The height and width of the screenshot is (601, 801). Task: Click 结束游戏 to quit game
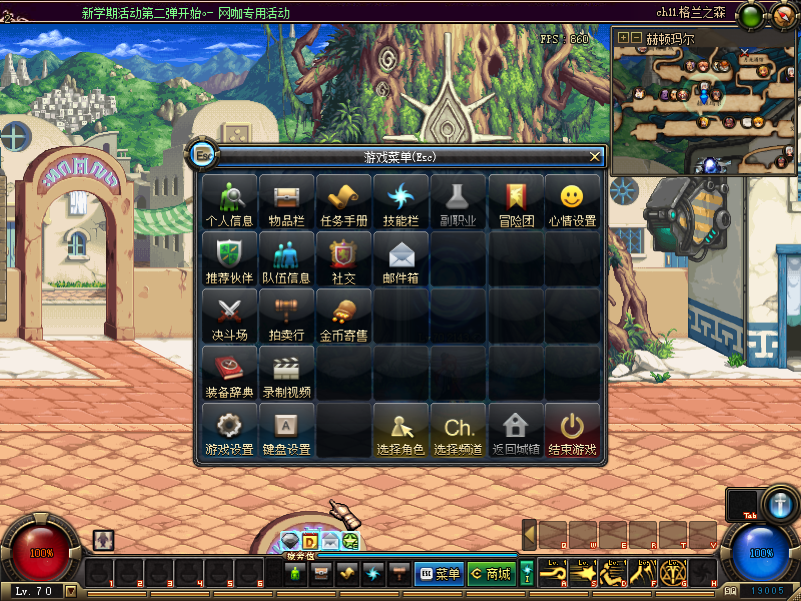(x=573, y=431)
